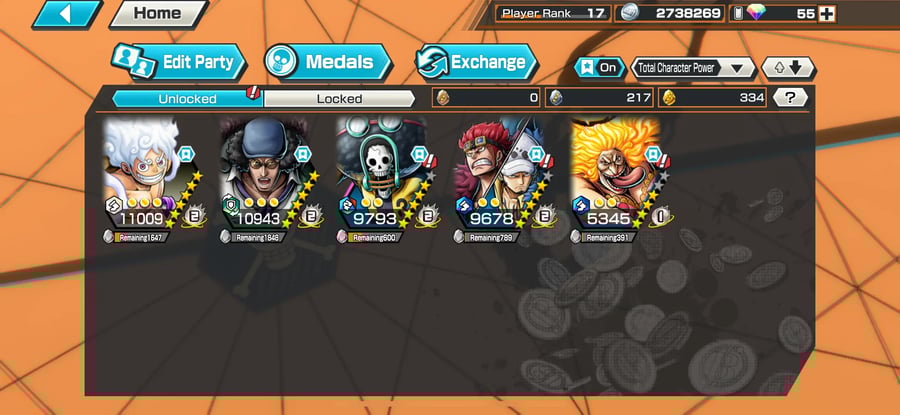Open the Total Character Power sort dropdown
This screenshot has height=415, width=900.
(694, 67)
